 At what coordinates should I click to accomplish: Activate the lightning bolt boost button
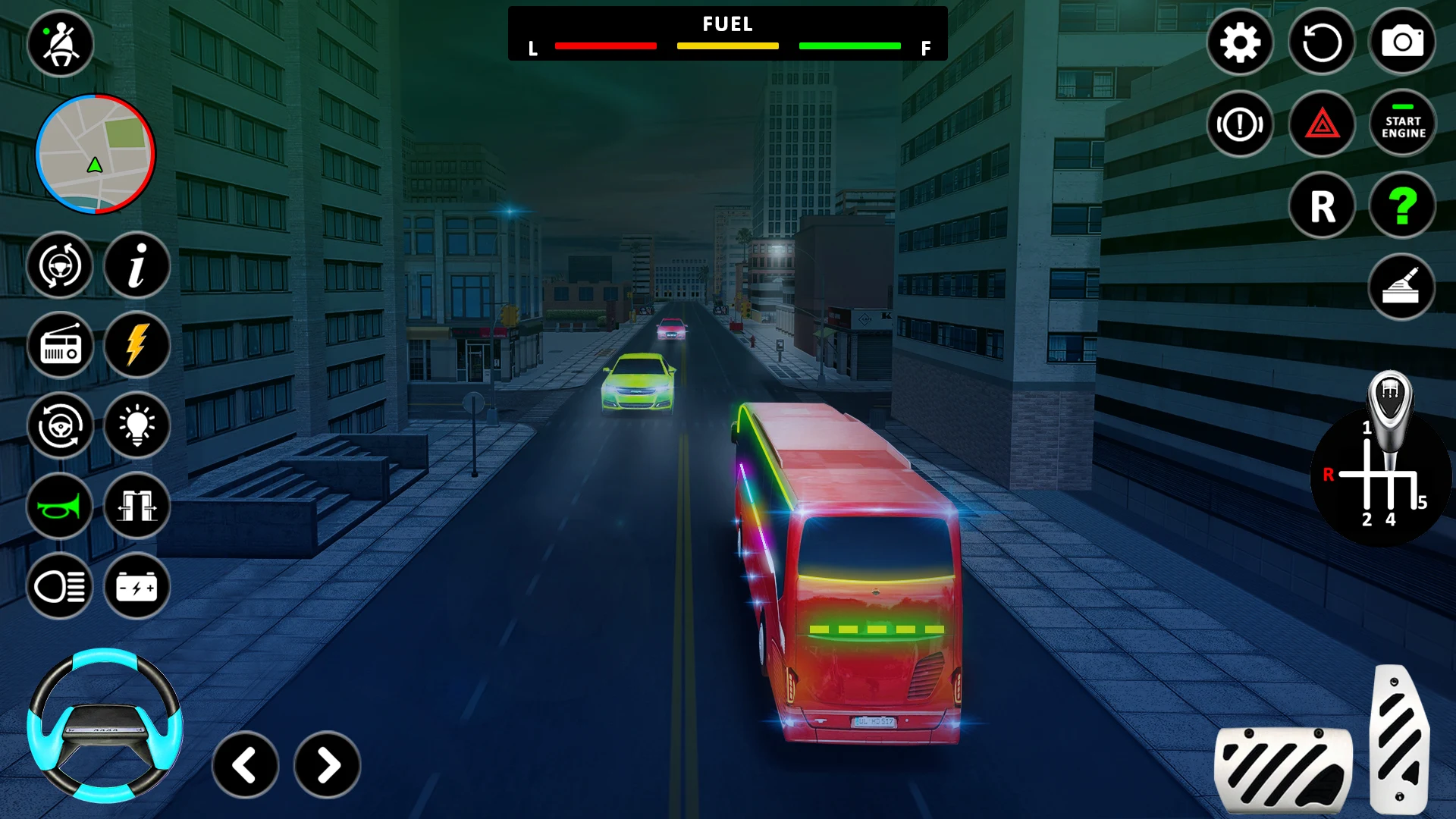pos(136,347)
